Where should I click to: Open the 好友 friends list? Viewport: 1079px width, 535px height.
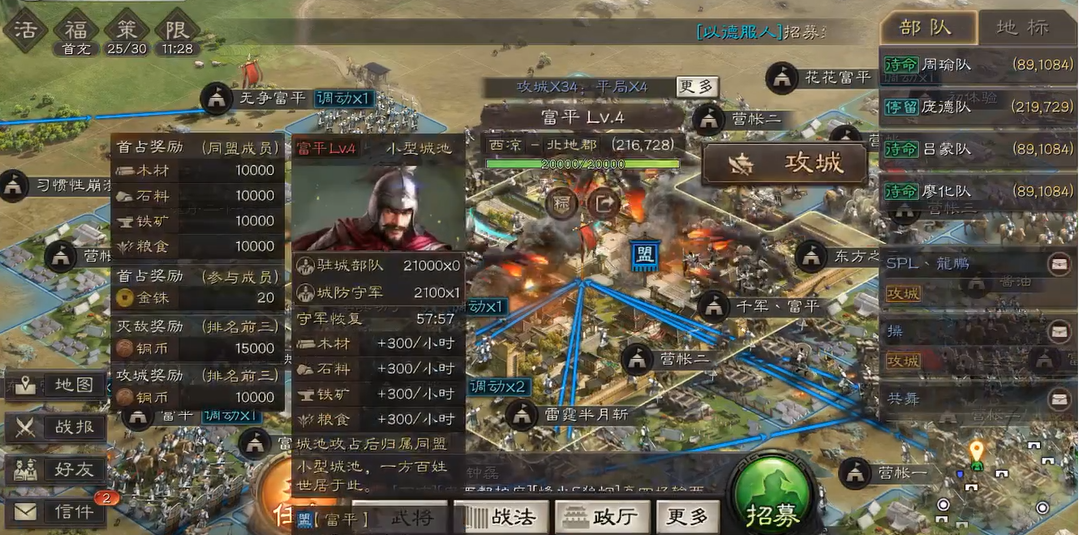point(56,470)
